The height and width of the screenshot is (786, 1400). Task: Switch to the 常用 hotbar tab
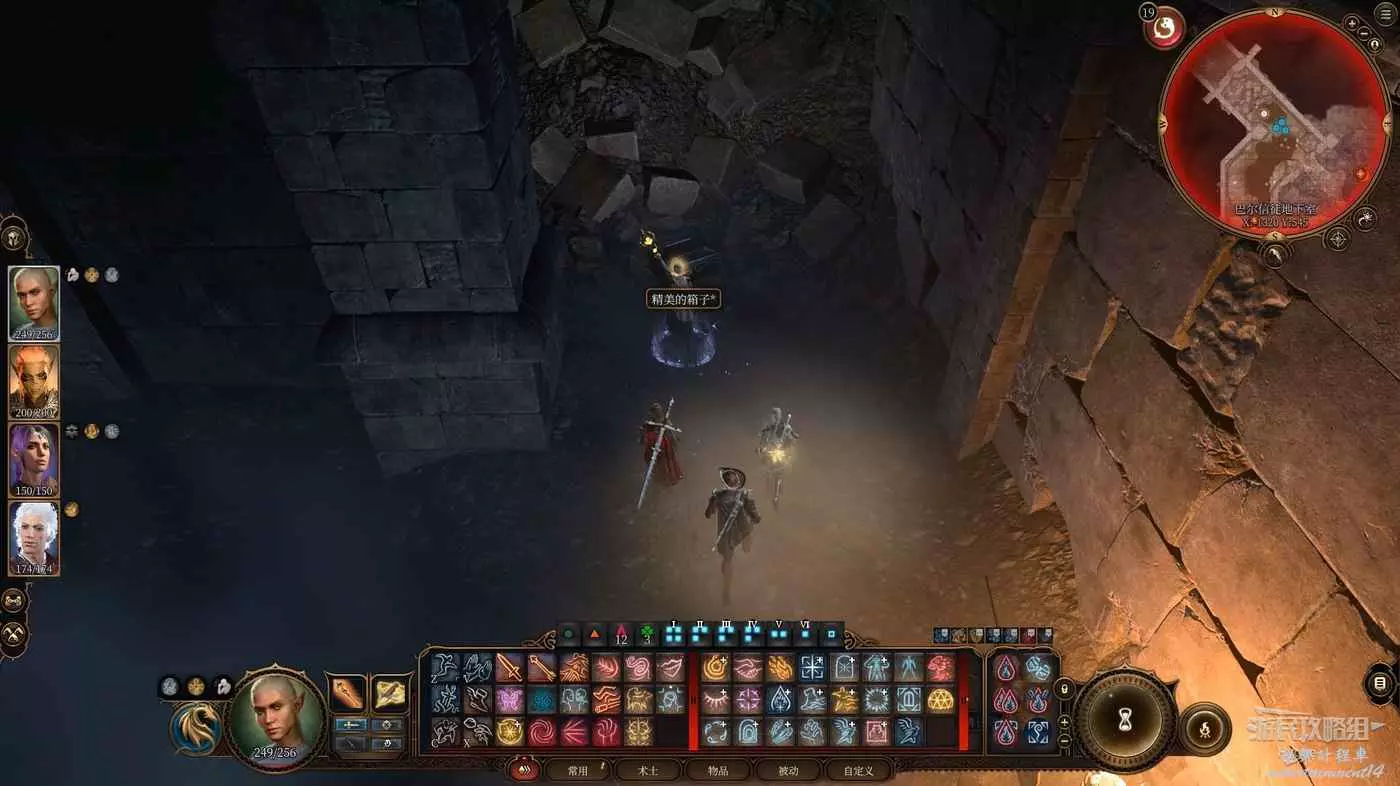[x=578, y=771]
